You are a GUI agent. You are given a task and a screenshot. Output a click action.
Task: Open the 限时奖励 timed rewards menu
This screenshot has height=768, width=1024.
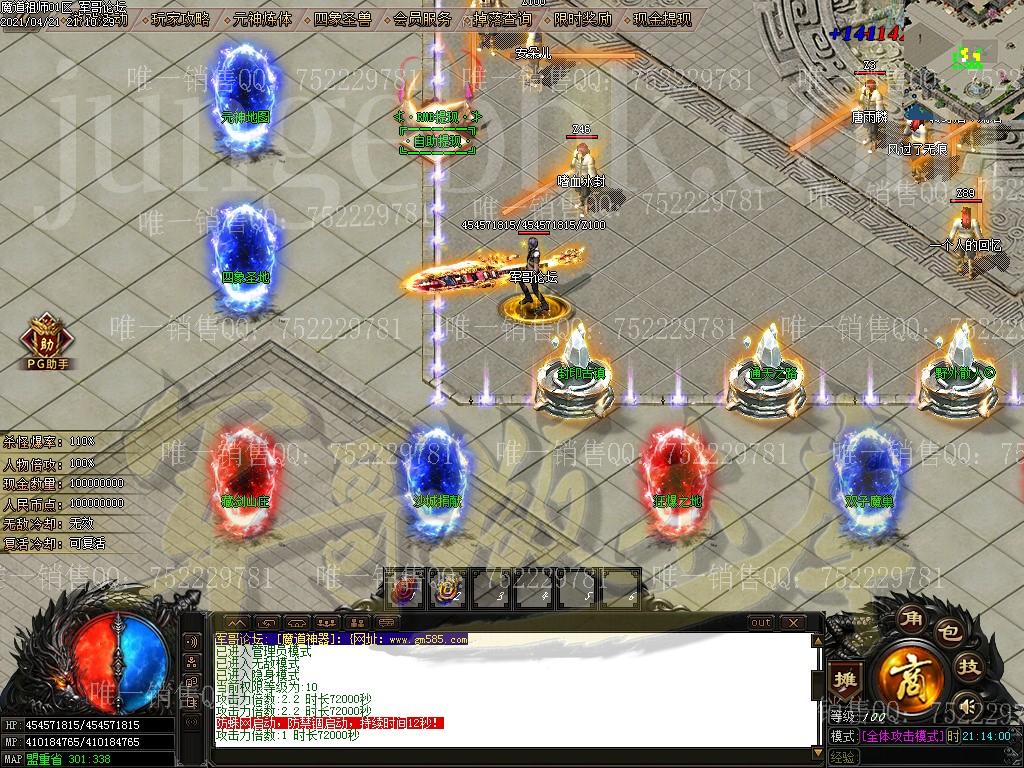click(582, 19)
